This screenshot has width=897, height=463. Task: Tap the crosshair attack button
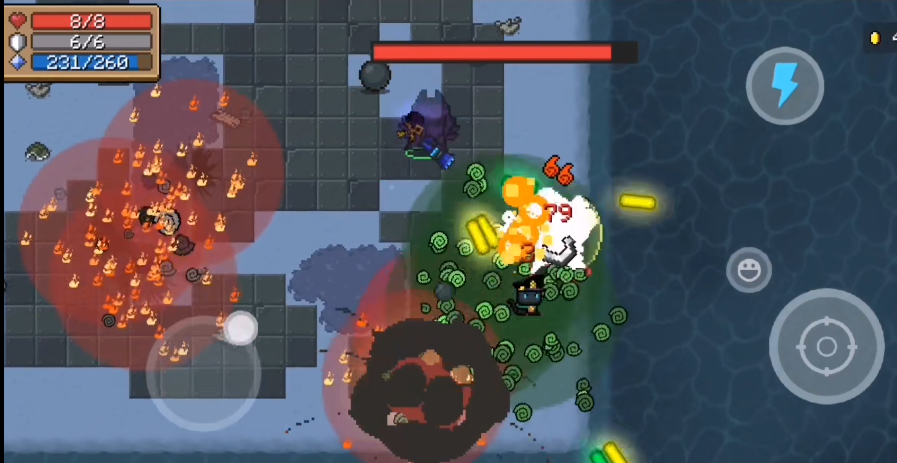826,346
